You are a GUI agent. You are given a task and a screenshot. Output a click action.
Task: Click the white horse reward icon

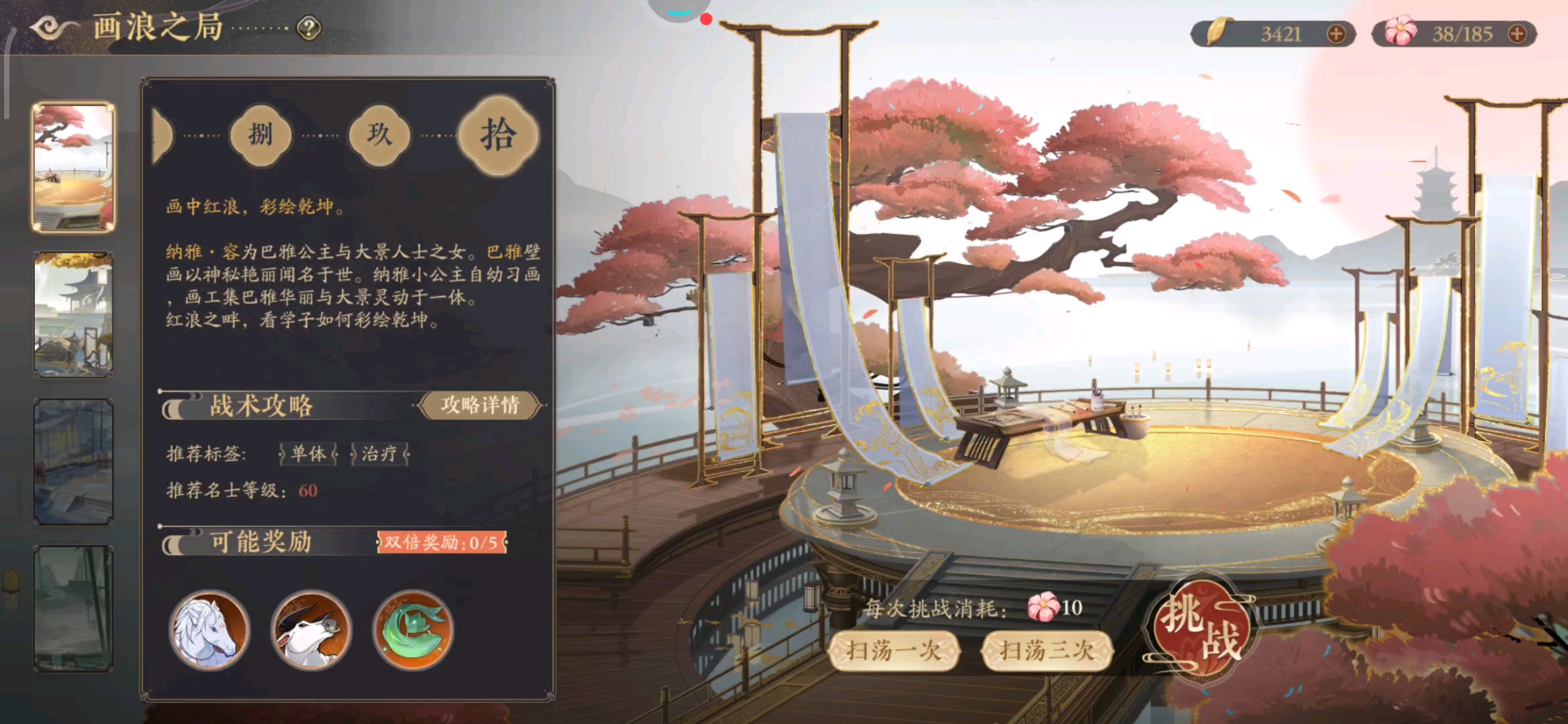click(x=210, y=631)
